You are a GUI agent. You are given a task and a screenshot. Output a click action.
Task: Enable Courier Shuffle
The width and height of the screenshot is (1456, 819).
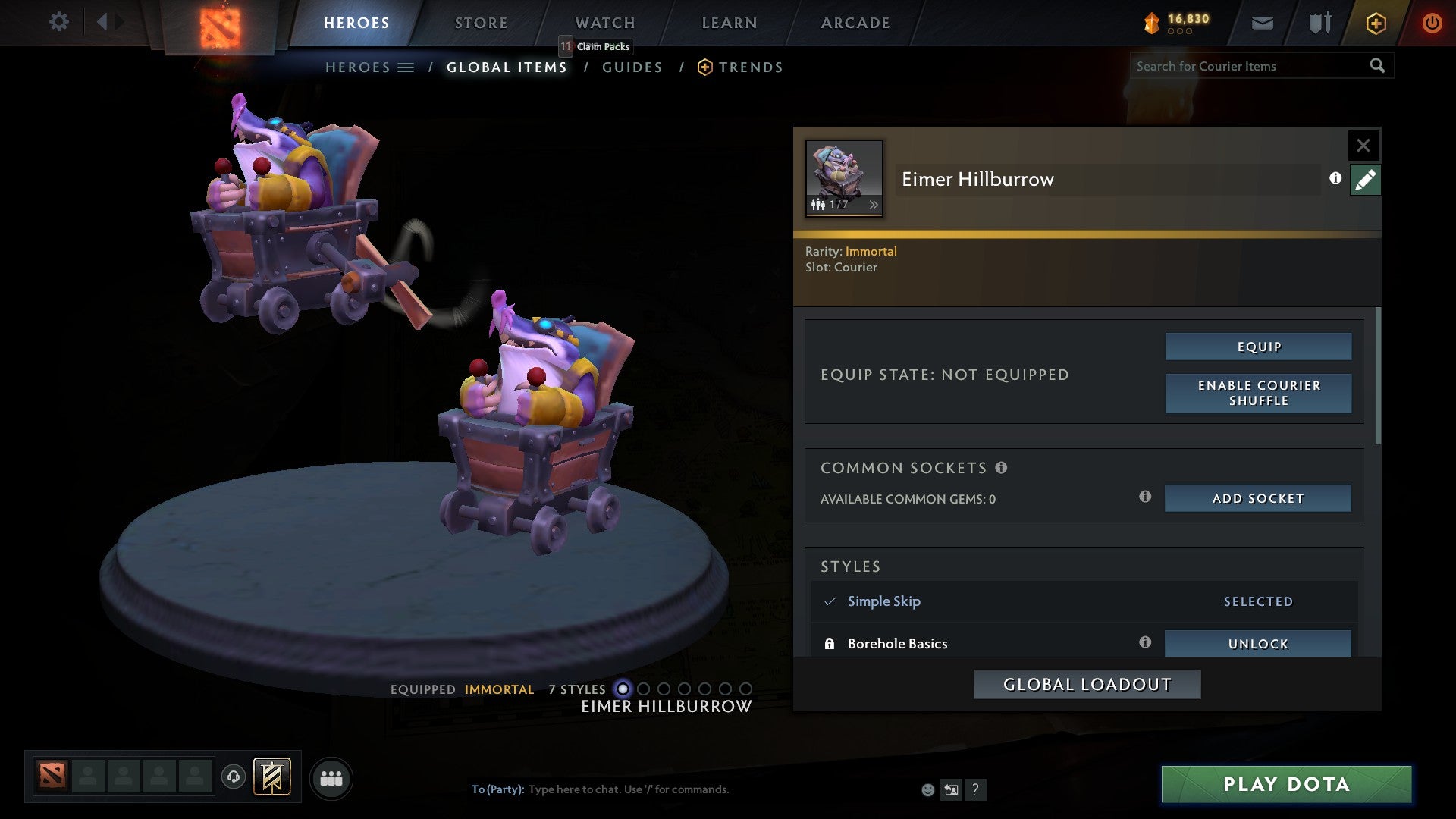point(1258,393)
